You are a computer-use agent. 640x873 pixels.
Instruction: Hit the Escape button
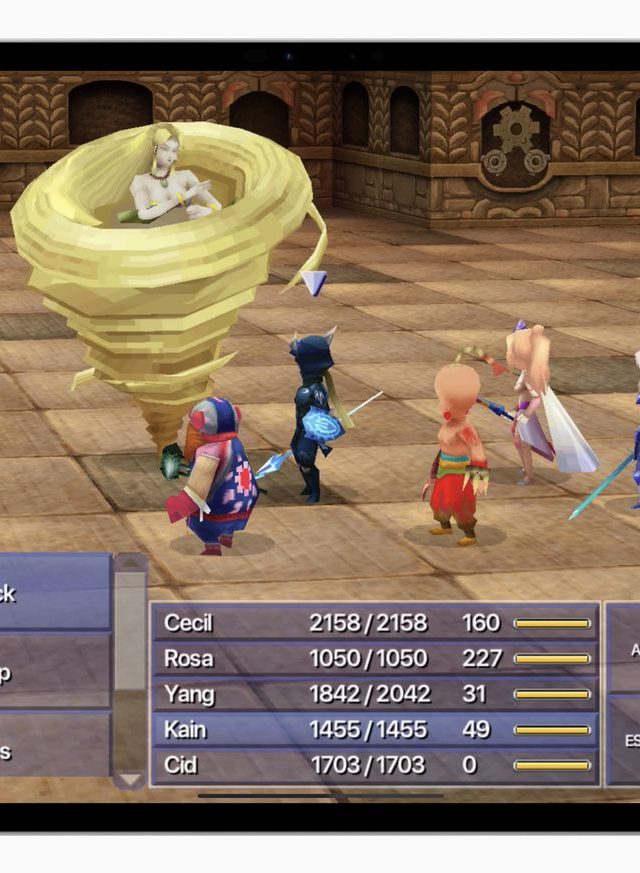[x=626, y=740]
